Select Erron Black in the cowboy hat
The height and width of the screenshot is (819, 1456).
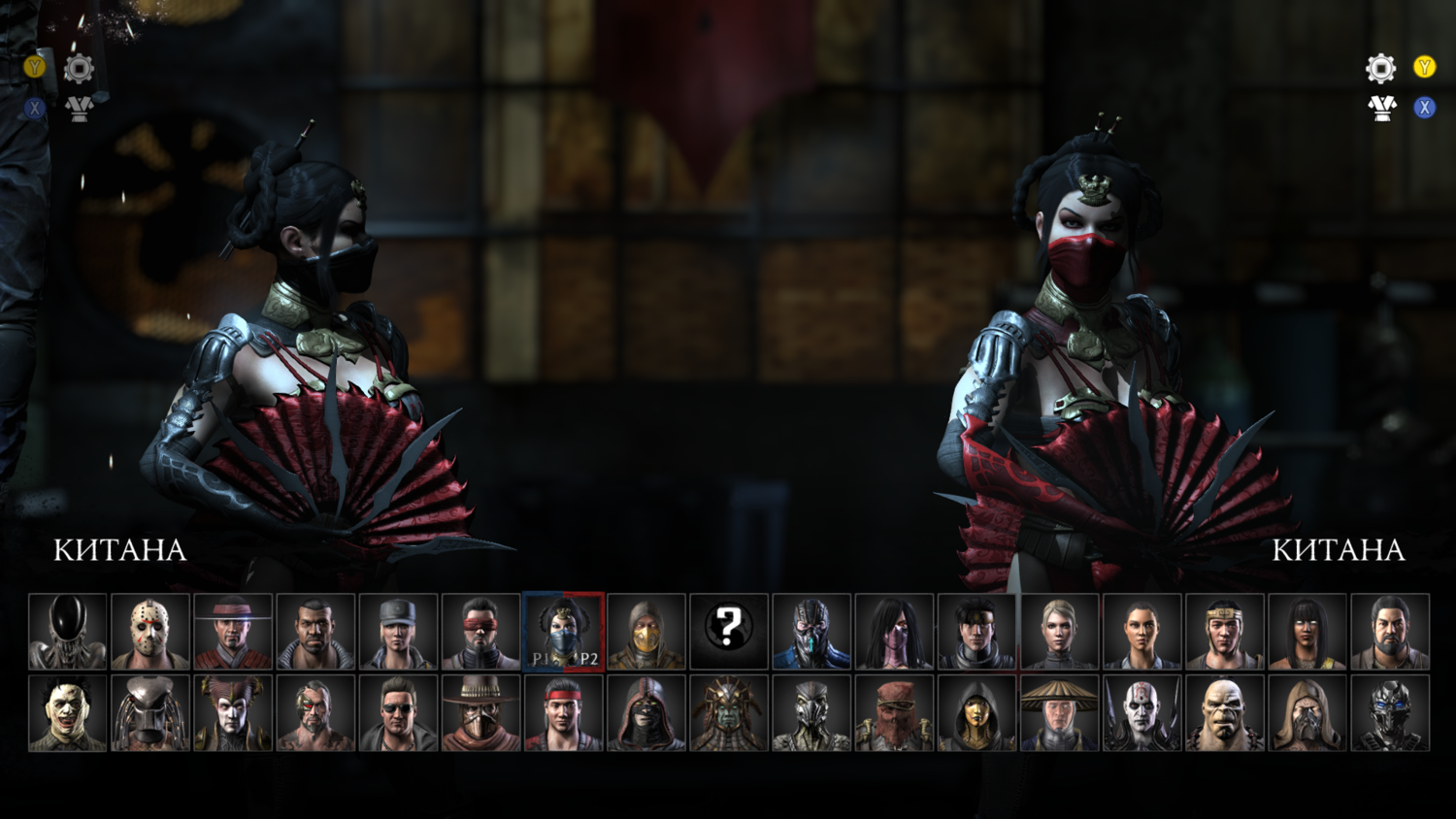[x=480, y=714]
